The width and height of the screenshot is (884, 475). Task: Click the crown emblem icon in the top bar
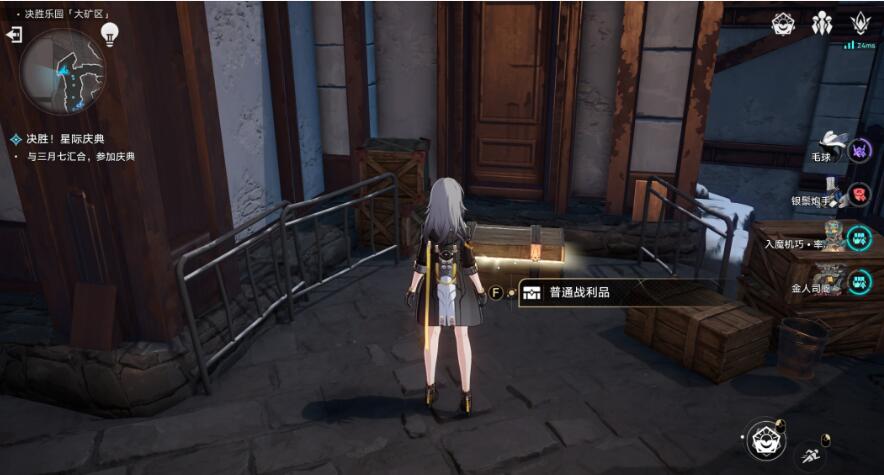click(859, 23)
